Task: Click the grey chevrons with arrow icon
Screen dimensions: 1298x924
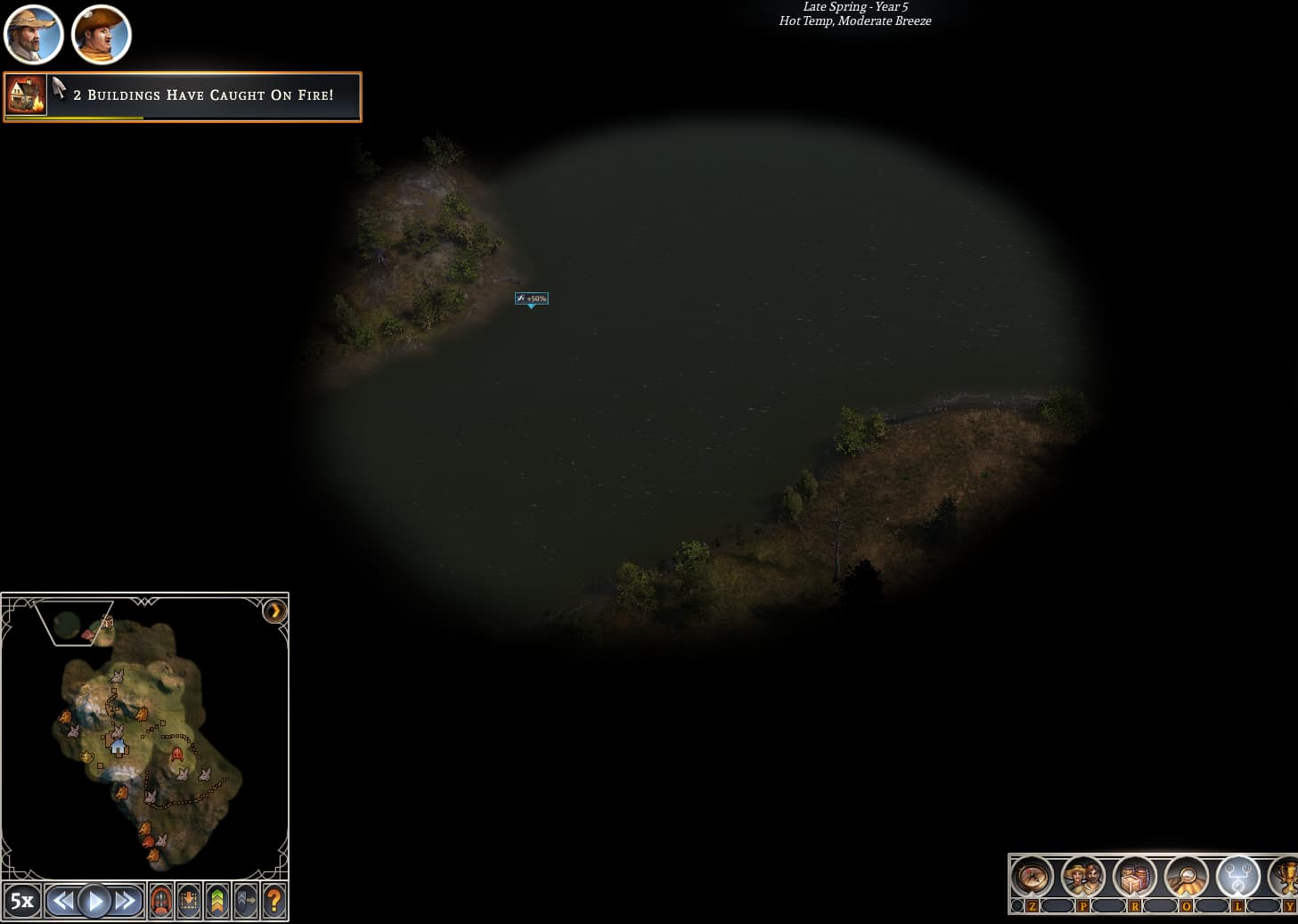Action: [246, 901]
